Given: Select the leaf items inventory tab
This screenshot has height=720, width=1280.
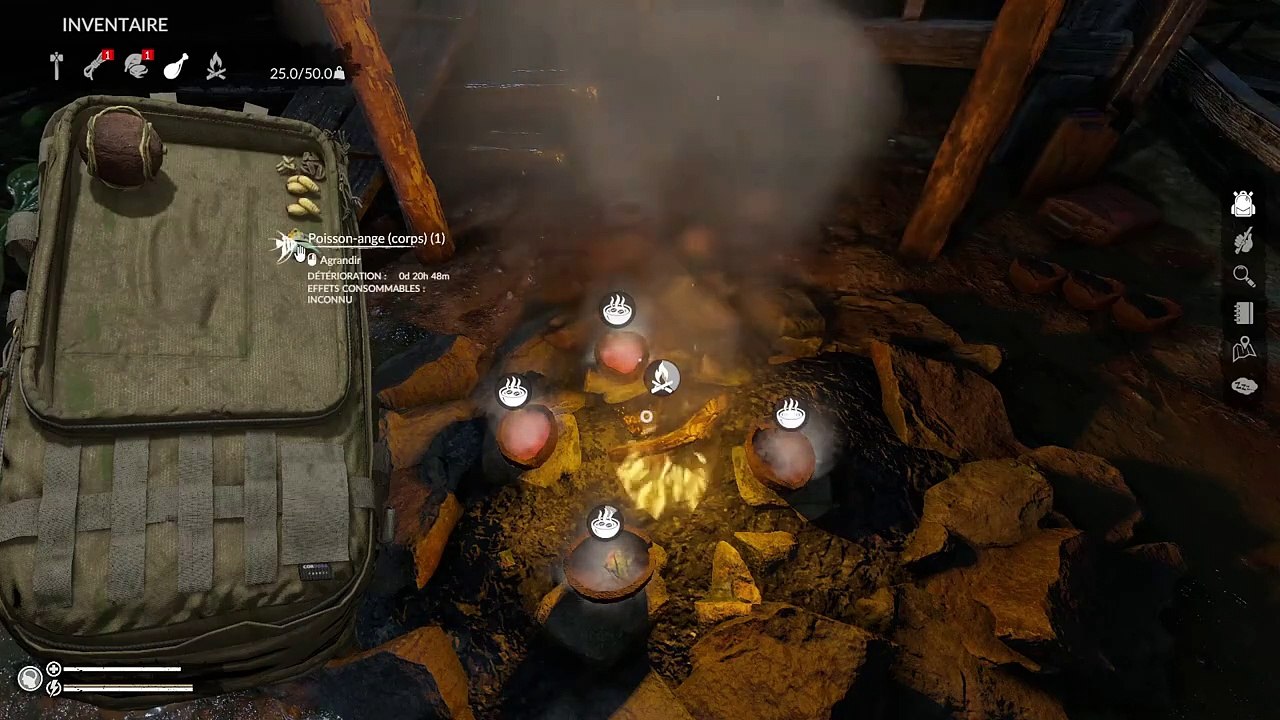Looking at the screenshot, I should point(136,66).
